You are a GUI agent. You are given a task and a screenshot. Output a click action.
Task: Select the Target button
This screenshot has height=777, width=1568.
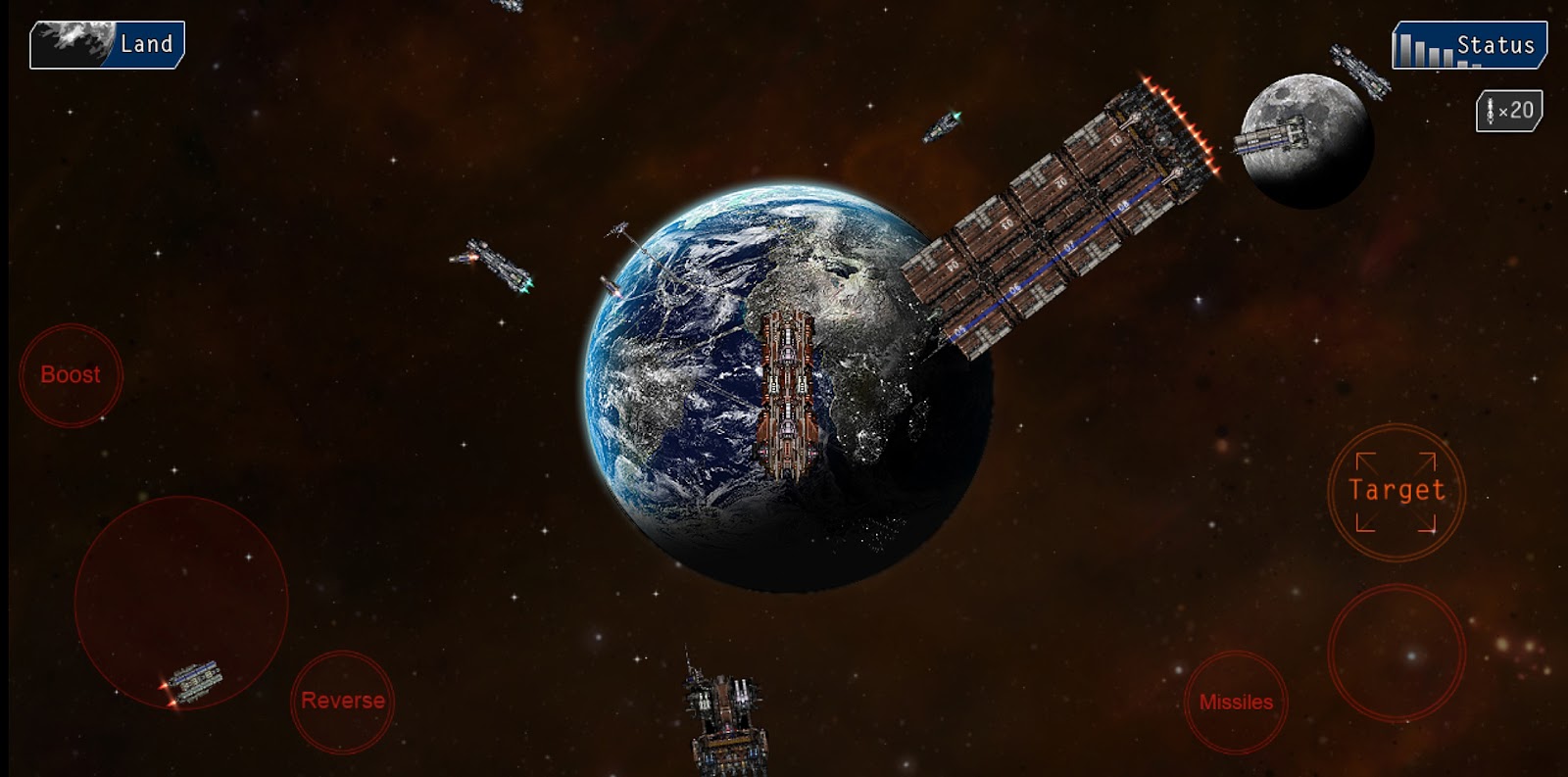click(x=1396, y=491)
